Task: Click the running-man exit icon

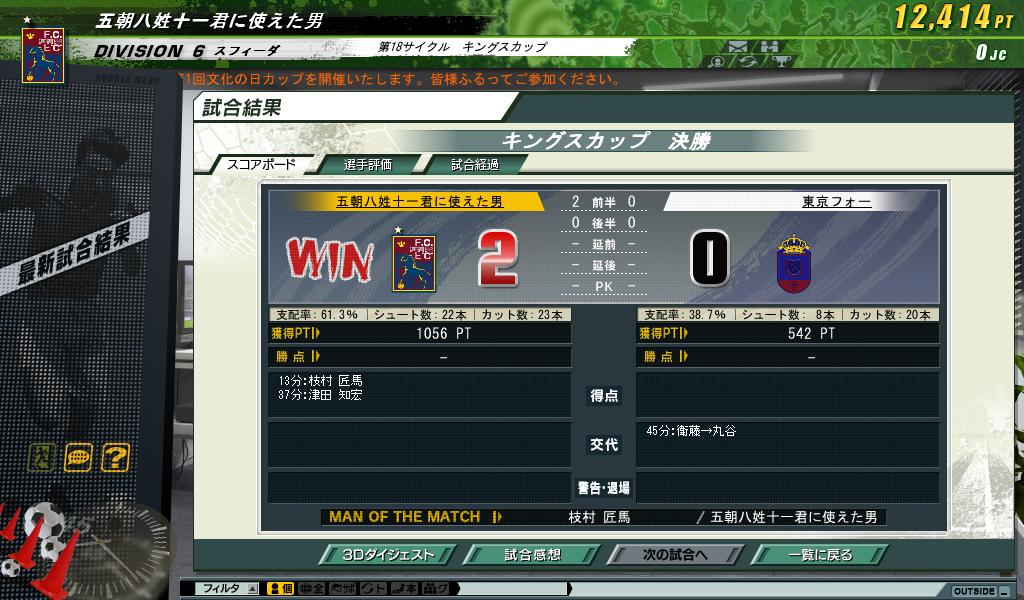Action: 40,458
